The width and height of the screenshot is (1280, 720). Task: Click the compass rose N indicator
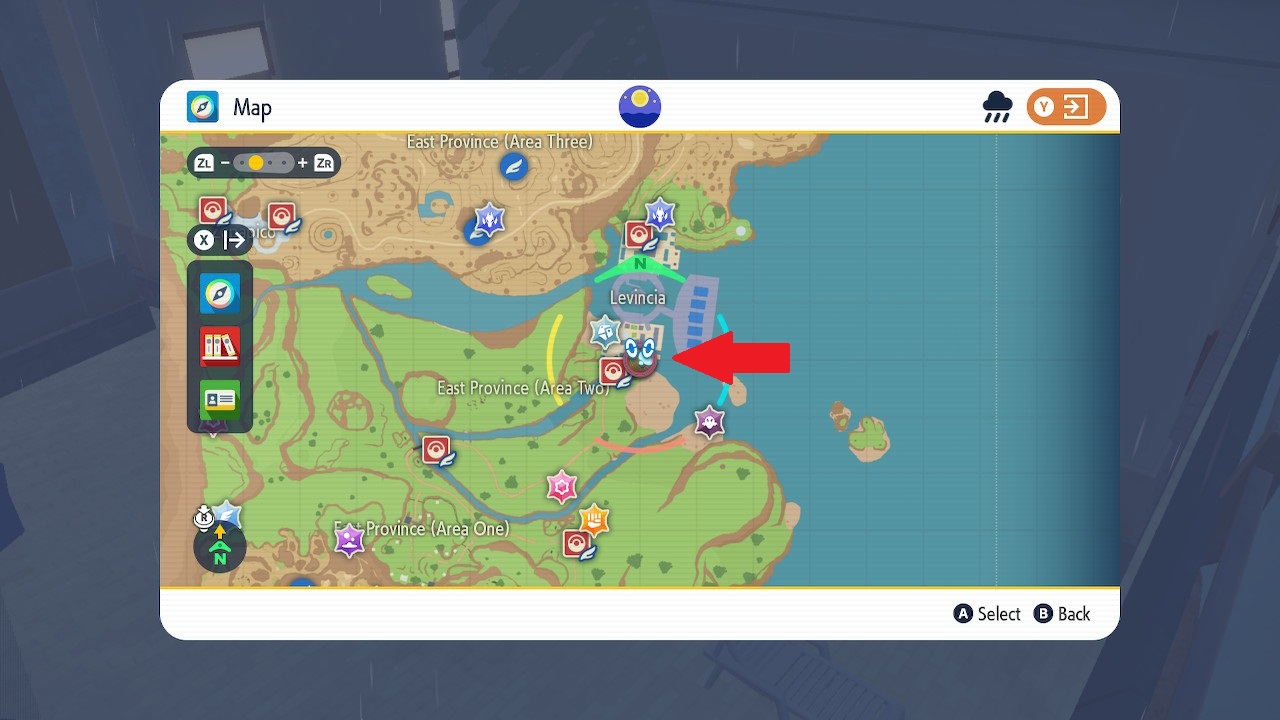(218, 548)
